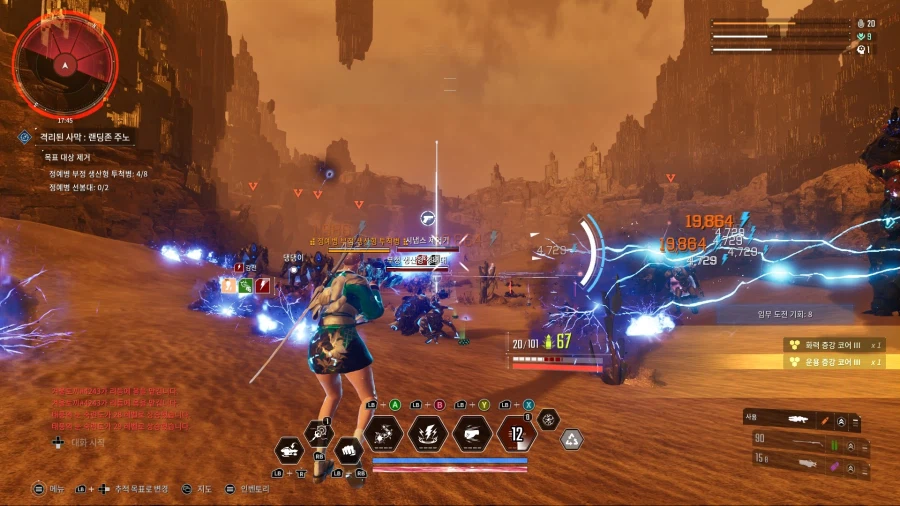This screenshot has height=506, width=900.
Task: Open the circular red minimap
Action: coord(64,64)
